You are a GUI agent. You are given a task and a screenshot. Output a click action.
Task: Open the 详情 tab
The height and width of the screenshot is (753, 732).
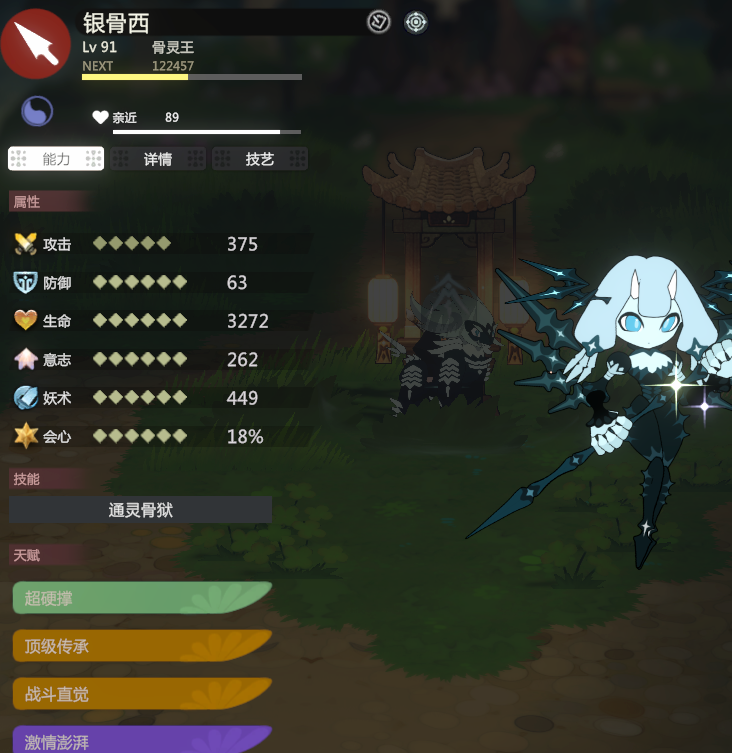pyautogui.click(x=158, y=159)
